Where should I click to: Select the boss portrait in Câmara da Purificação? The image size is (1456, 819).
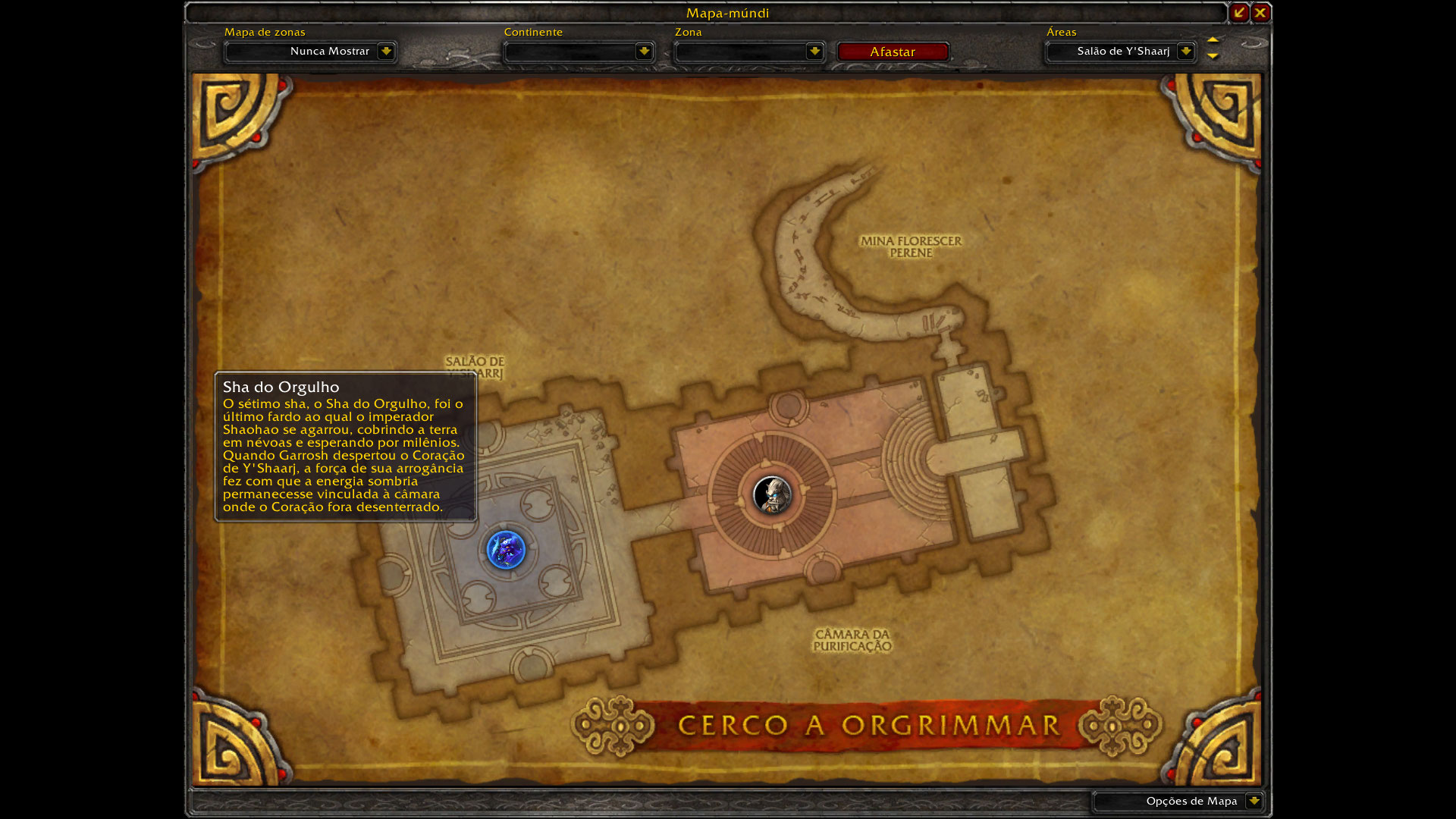[772, 495]
